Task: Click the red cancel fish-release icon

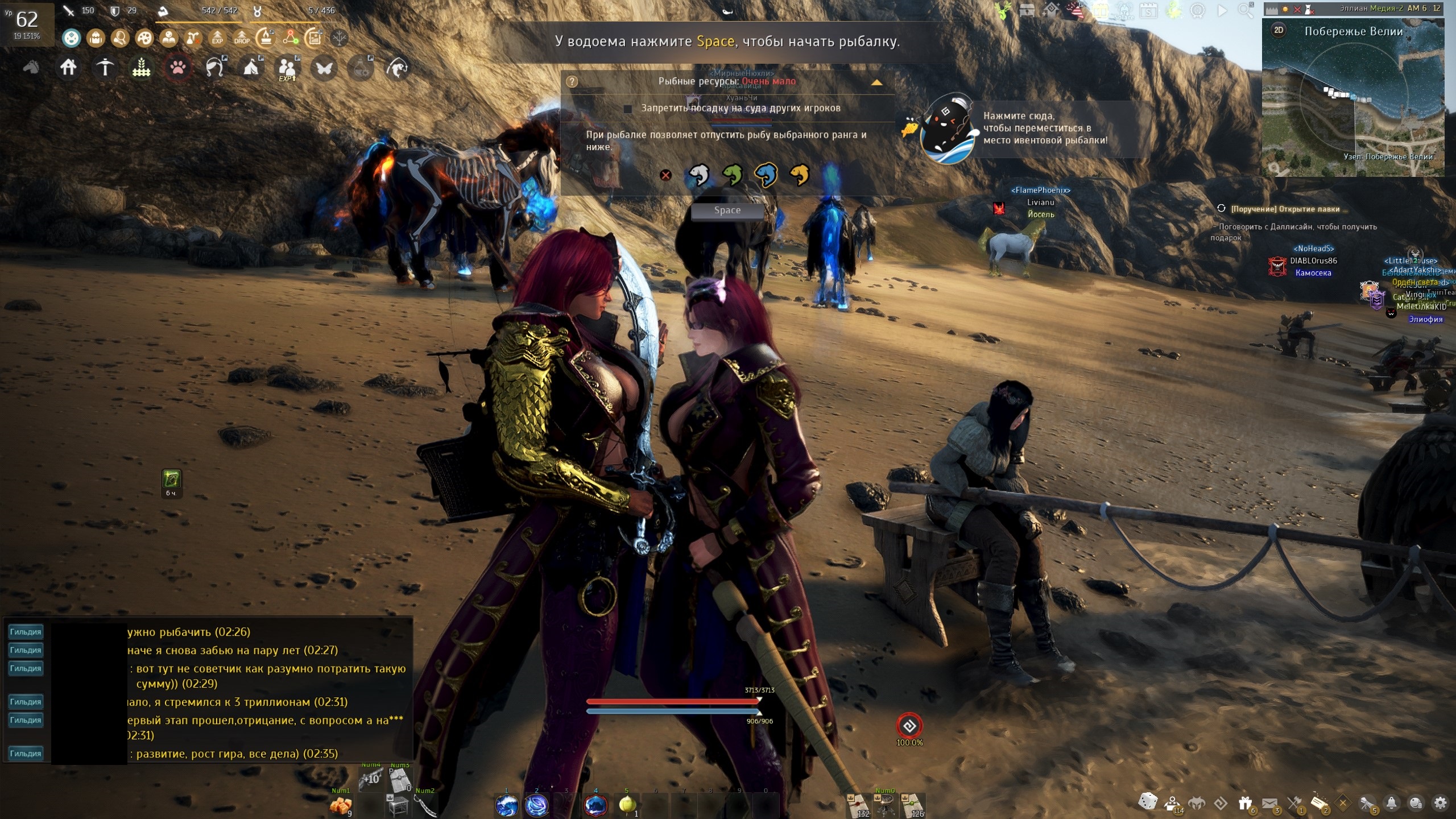Action: click(665, 175)
